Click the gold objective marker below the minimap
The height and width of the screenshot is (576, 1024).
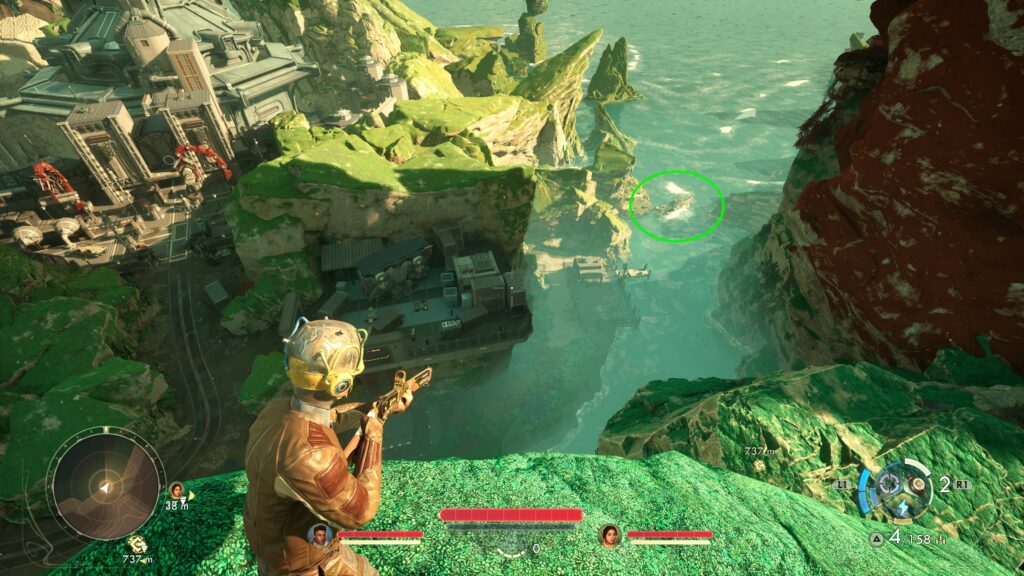coord(137,543)
